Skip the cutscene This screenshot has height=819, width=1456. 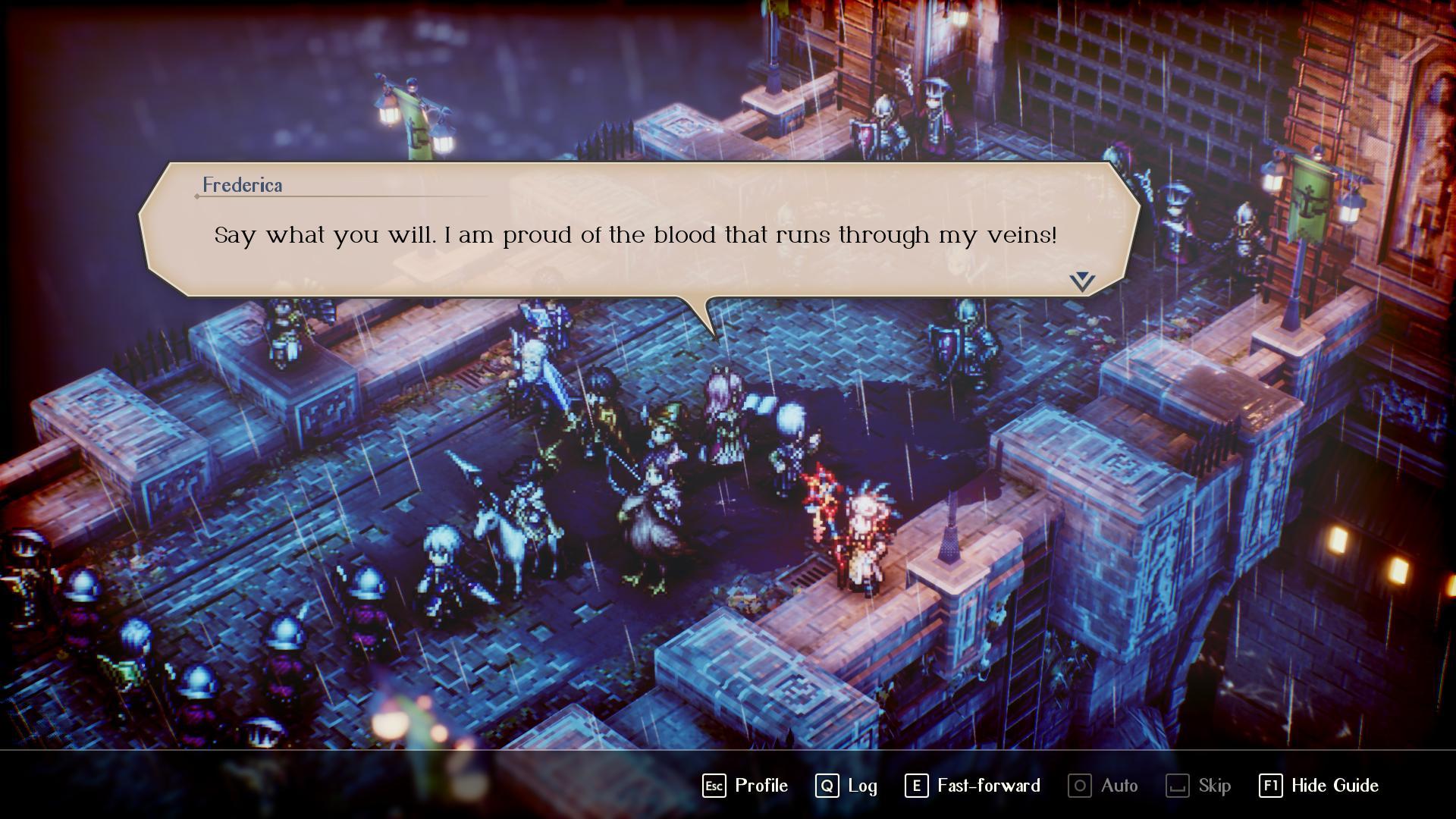pyautogui.click(x=1198, y=786)
